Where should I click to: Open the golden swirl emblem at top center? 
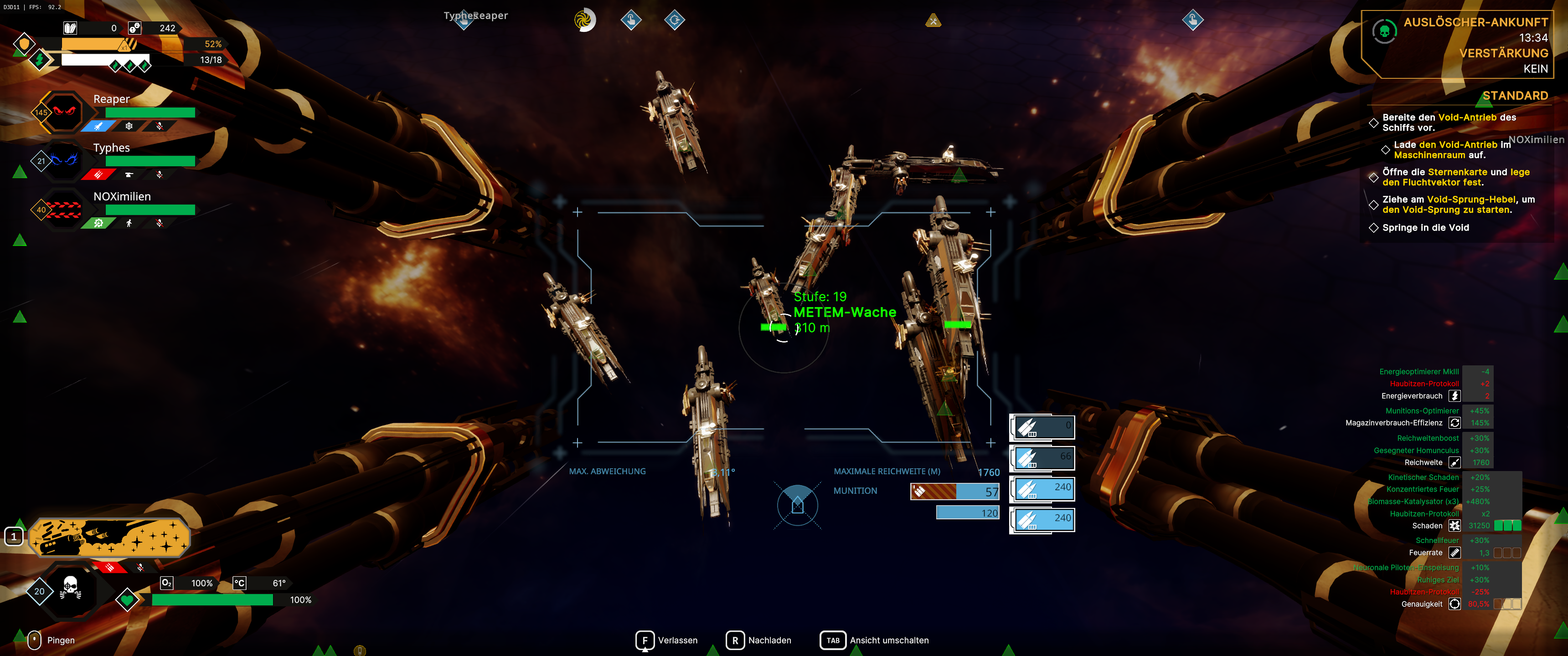pyautogui.click(x=585, y=20)
